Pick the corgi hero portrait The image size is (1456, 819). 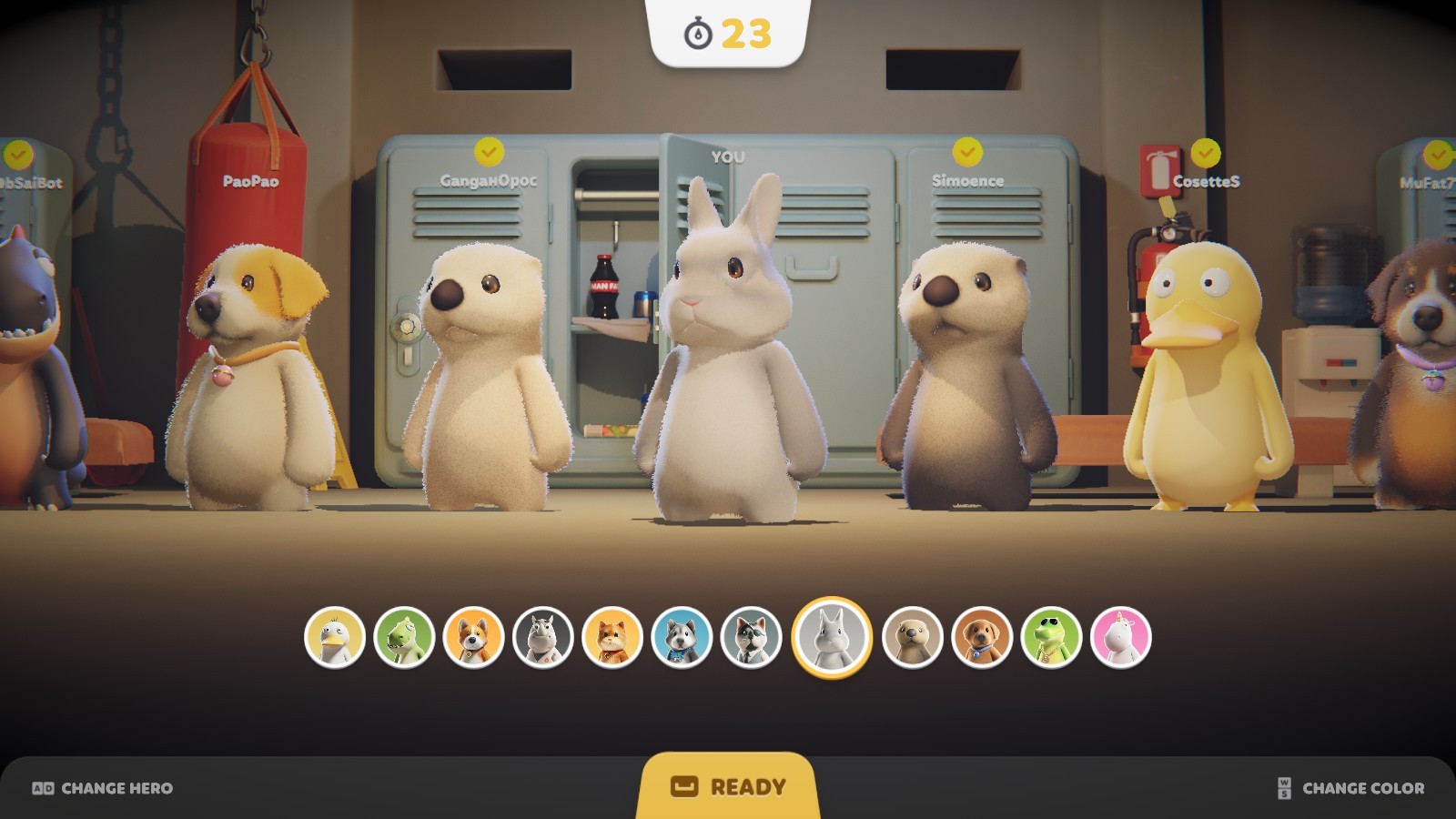(x=473, y=637)
